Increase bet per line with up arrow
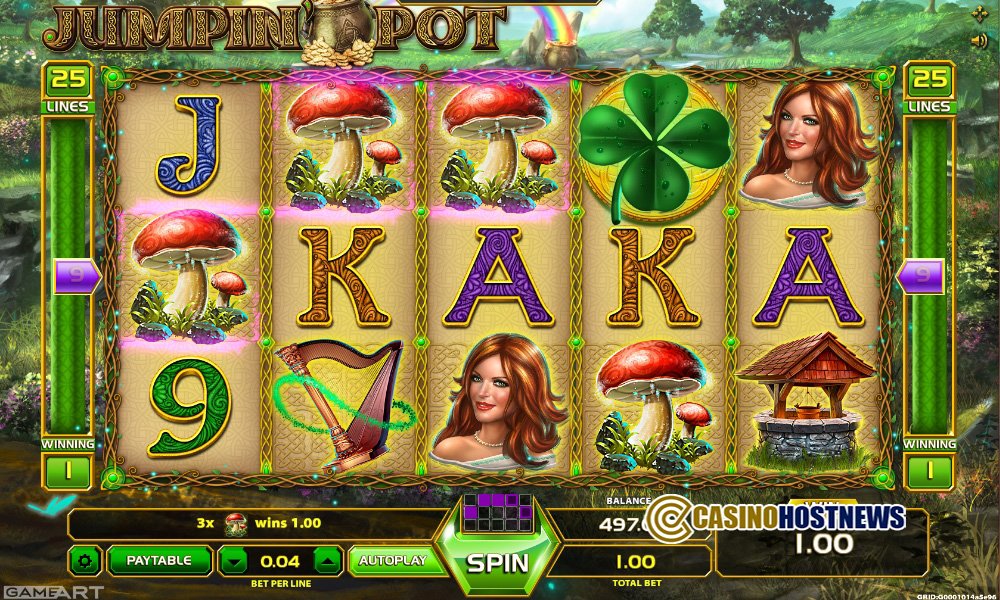The height and width of the screenshot is (600, 1000). [x=329, y=562]
